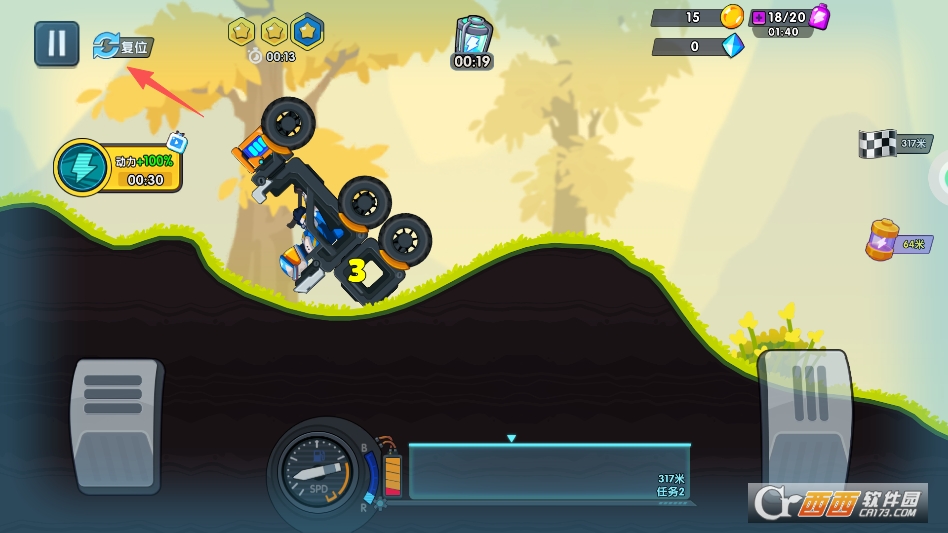Screen dimensions: 948x533
Task: Click the battery fuel timer icon
Action: point(472,41)
